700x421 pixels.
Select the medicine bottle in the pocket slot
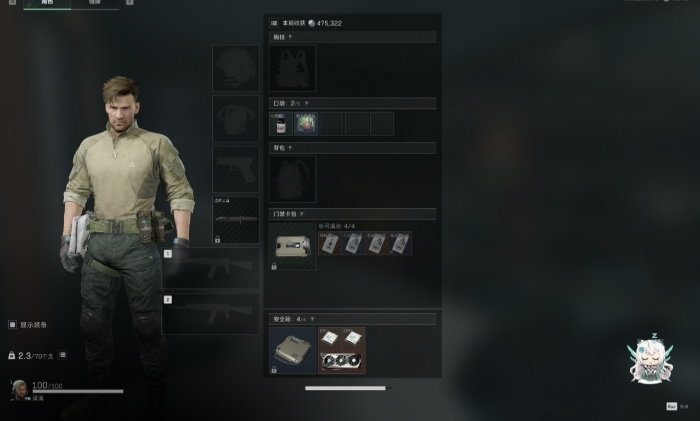[280, 124]
